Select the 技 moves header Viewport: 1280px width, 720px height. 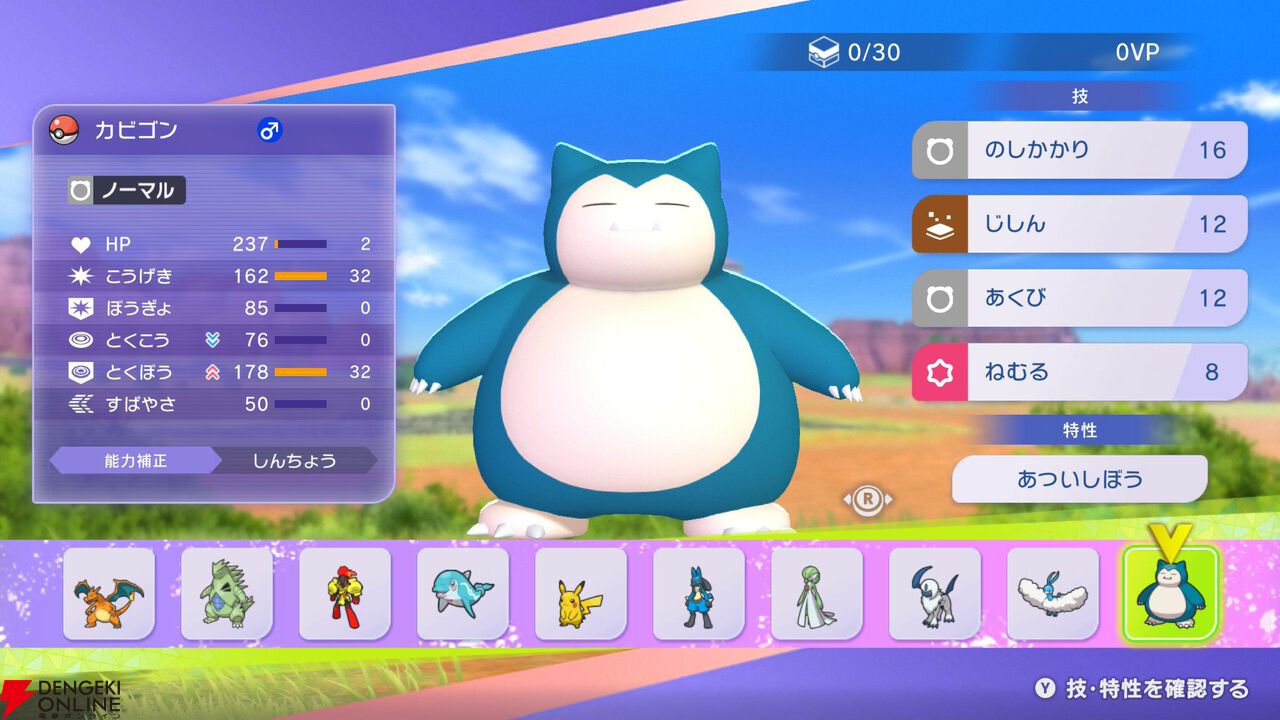coord(1083,95)
